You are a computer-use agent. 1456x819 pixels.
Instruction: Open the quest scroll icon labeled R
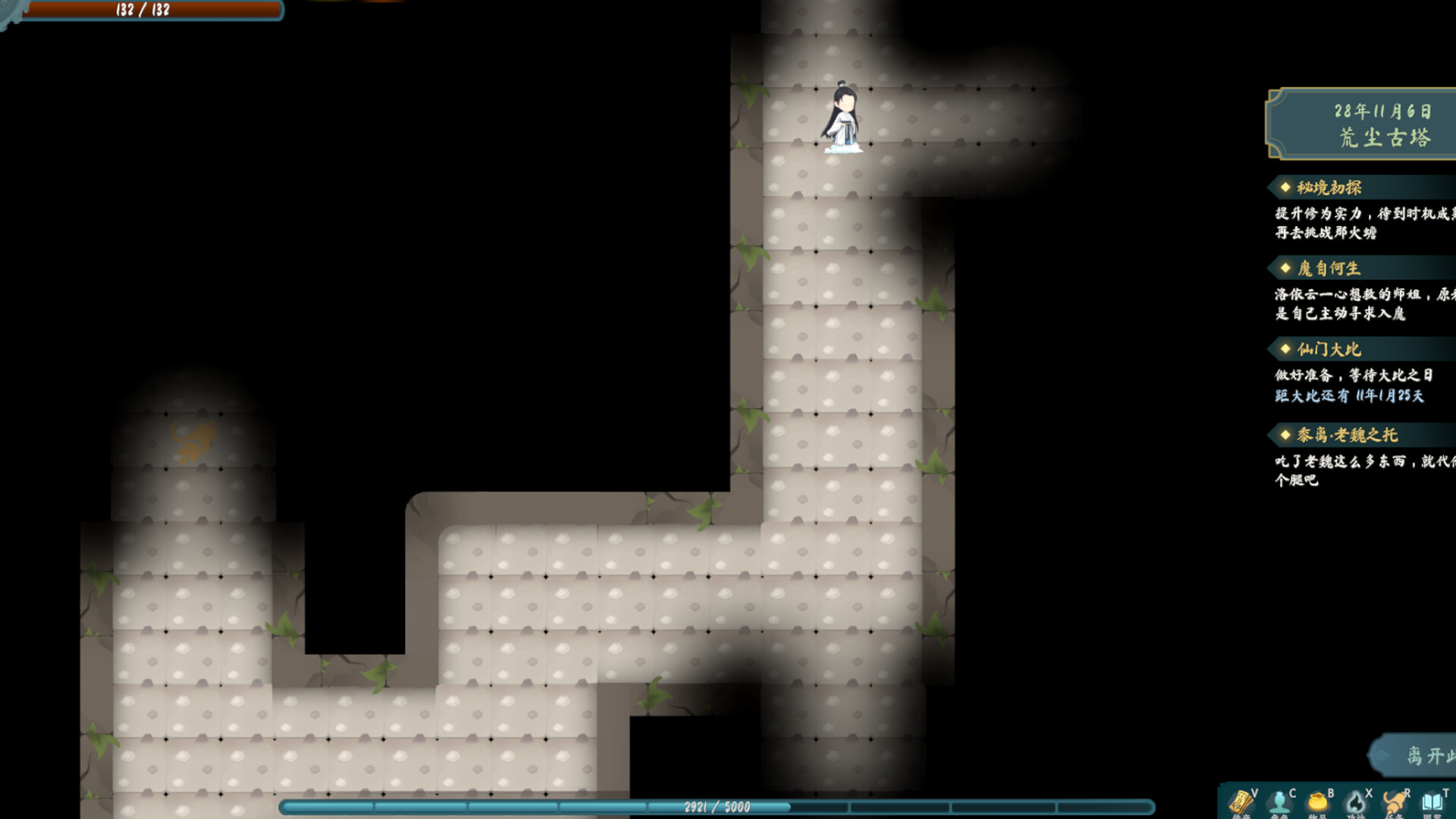(1394, 802)
